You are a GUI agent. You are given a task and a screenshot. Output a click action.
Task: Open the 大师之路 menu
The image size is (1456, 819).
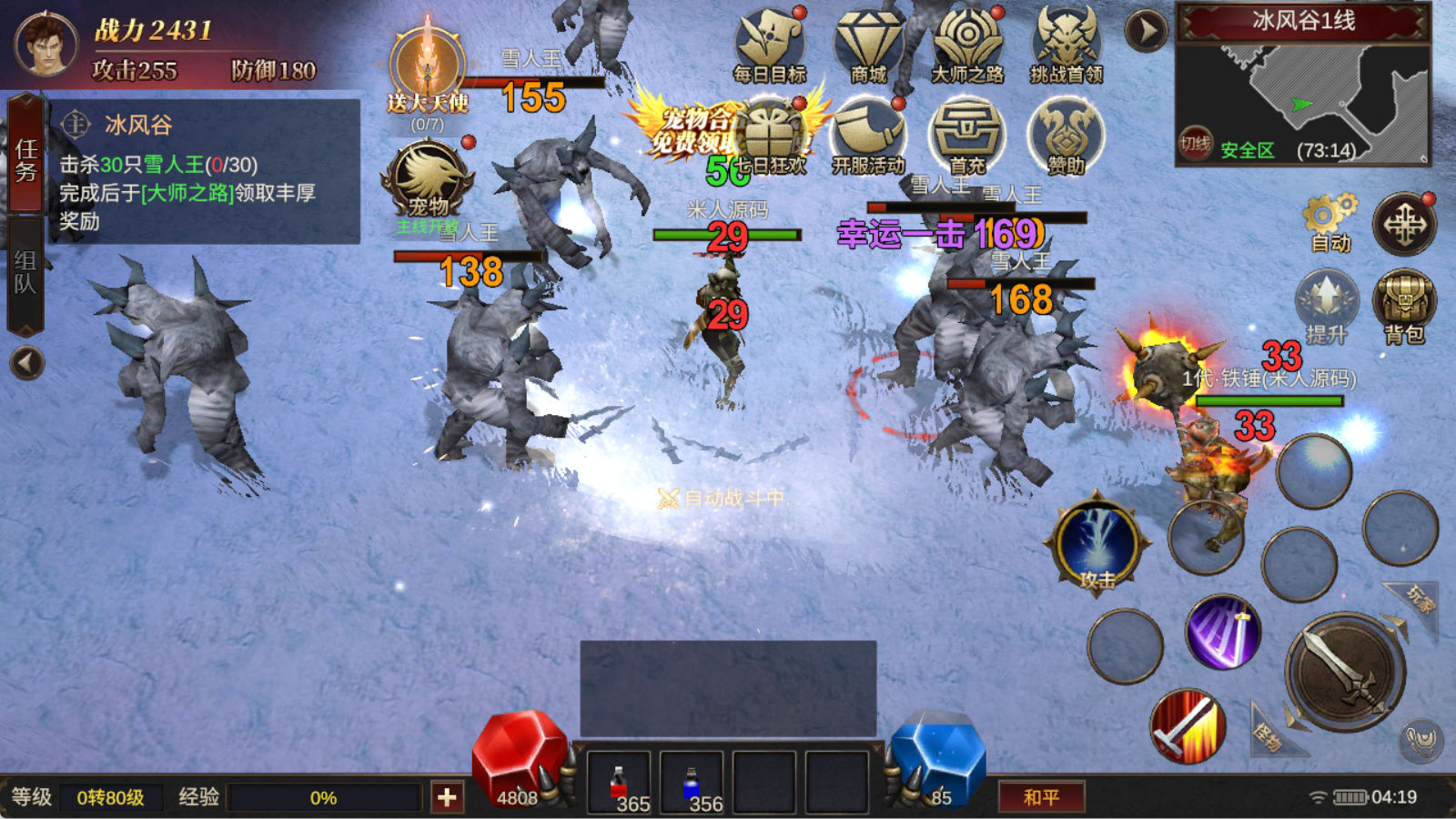tap(967, 45)
